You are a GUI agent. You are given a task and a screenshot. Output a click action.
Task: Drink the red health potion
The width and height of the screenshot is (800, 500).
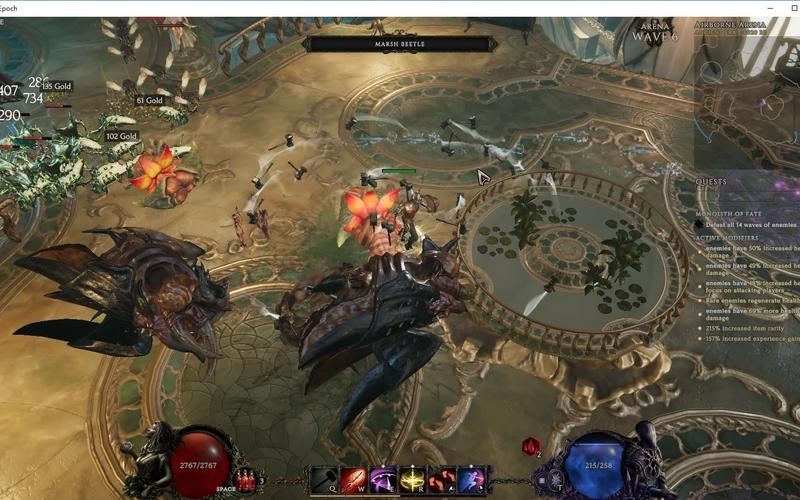246,481
